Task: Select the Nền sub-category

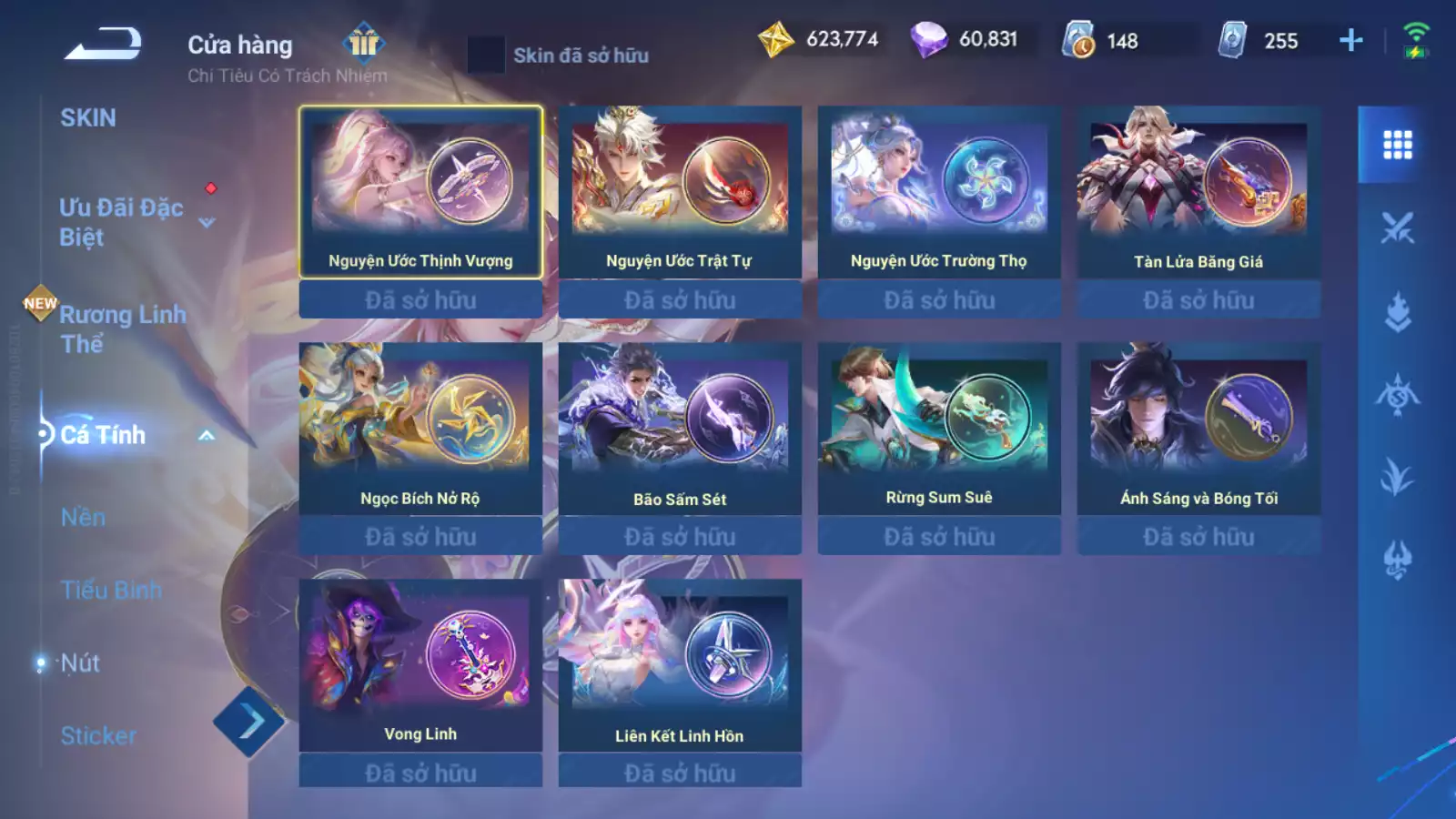Action: 83,517
